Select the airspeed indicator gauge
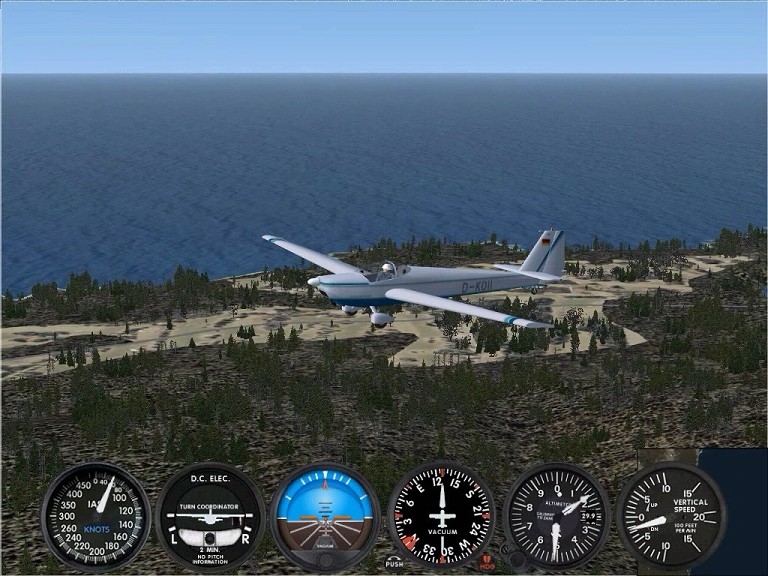Image resolution: width=768 pixels, height=576 pixels. tap(95, 516)
